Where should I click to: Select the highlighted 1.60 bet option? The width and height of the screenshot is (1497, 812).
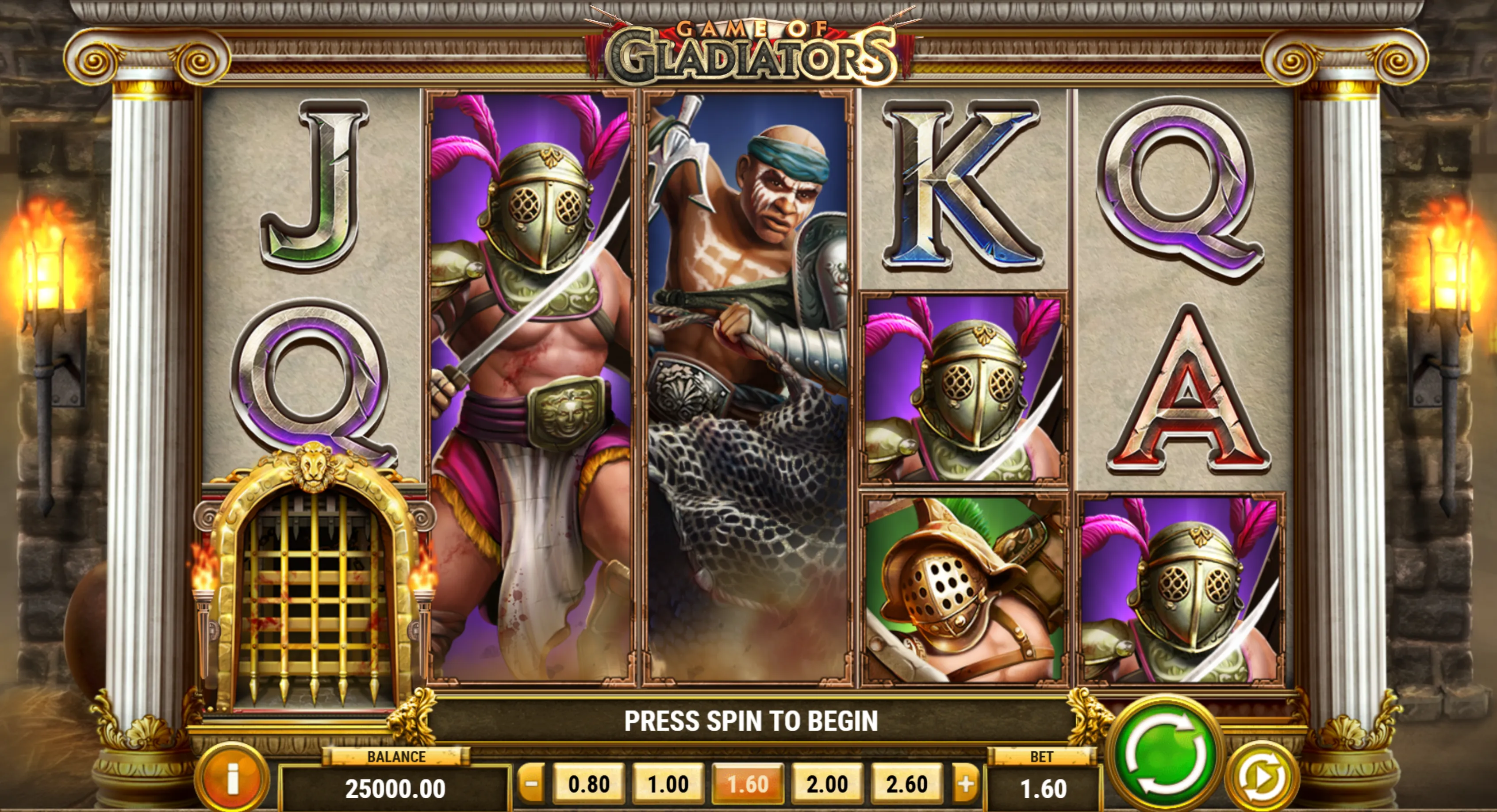pyautogui.click(x=748, y=784)
